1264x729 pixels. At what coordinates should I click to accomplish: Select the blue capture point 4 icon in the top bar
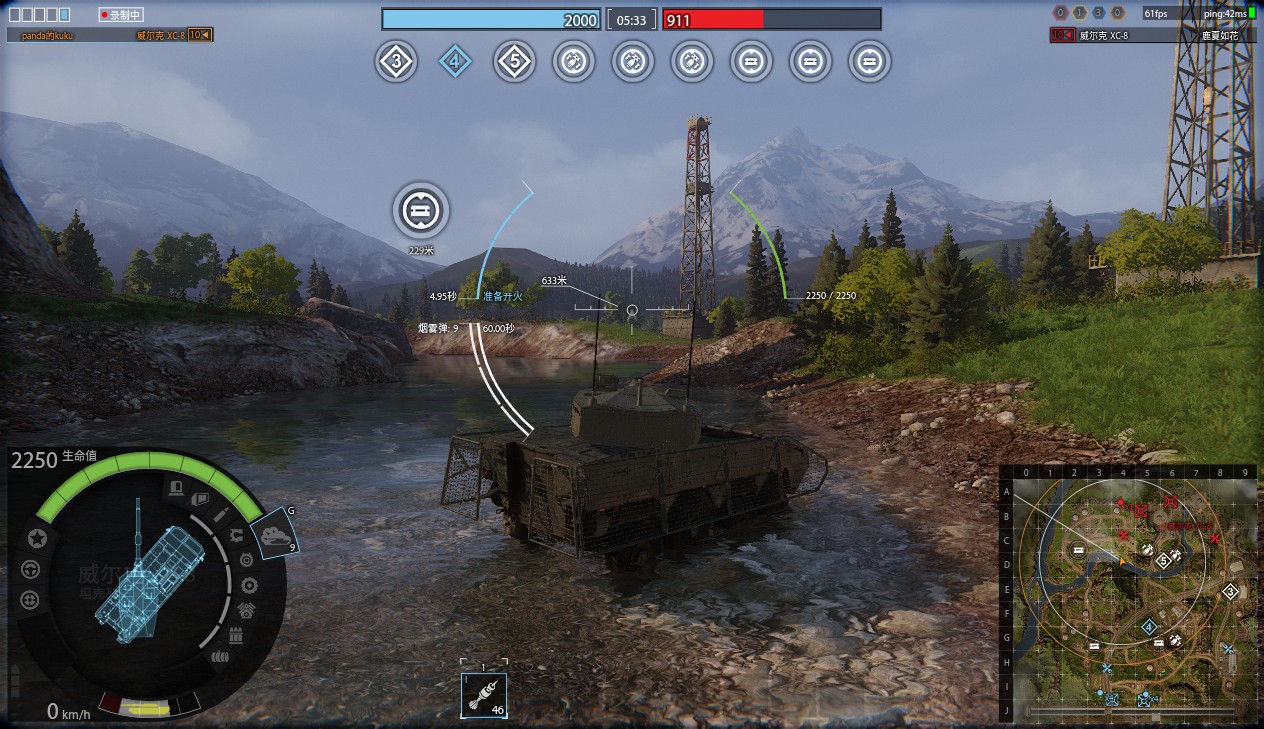click(x=455, y=62)
